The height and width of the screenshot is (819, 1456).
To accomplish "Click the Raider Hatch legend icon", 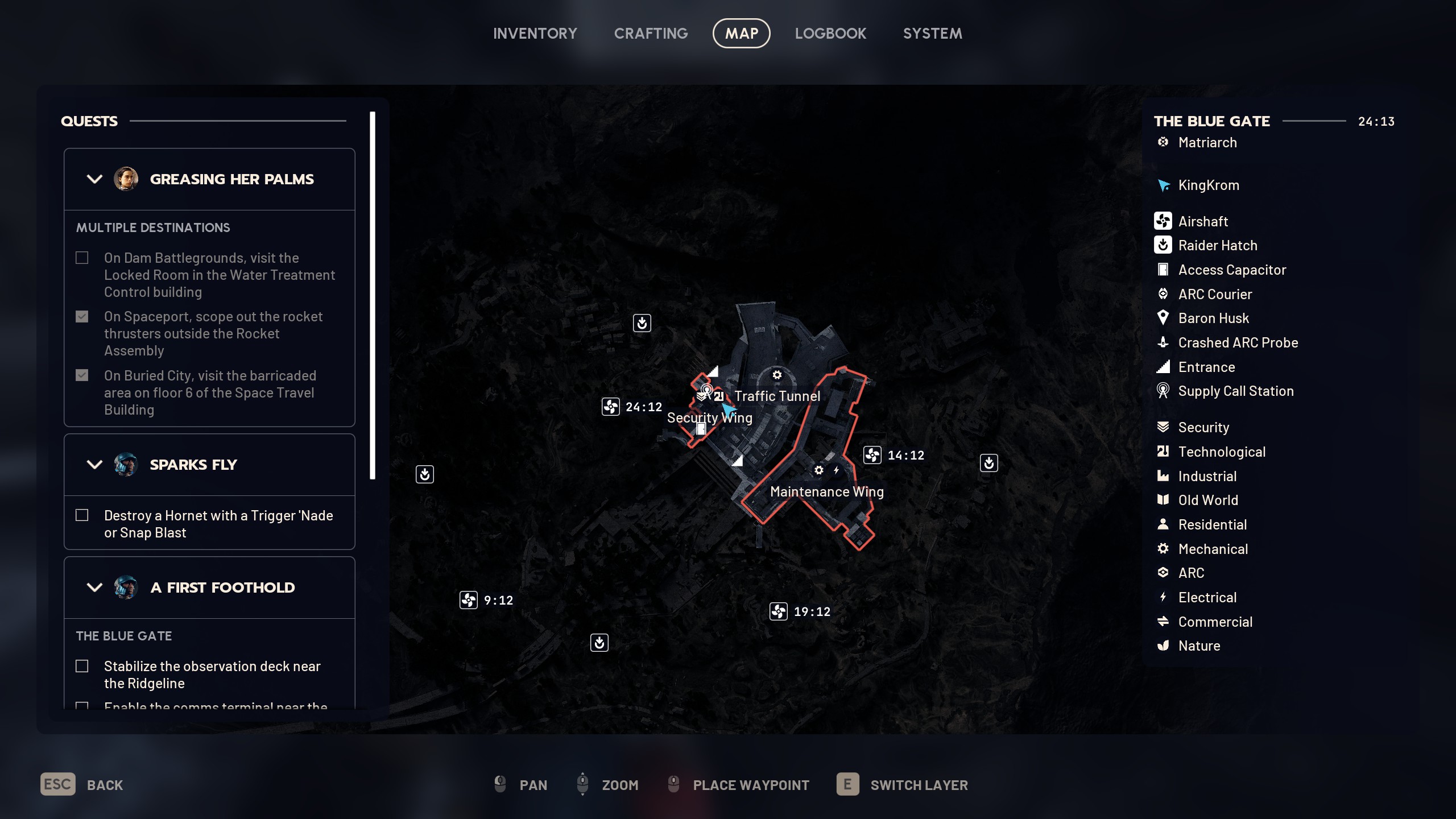I will [1163, 245].
